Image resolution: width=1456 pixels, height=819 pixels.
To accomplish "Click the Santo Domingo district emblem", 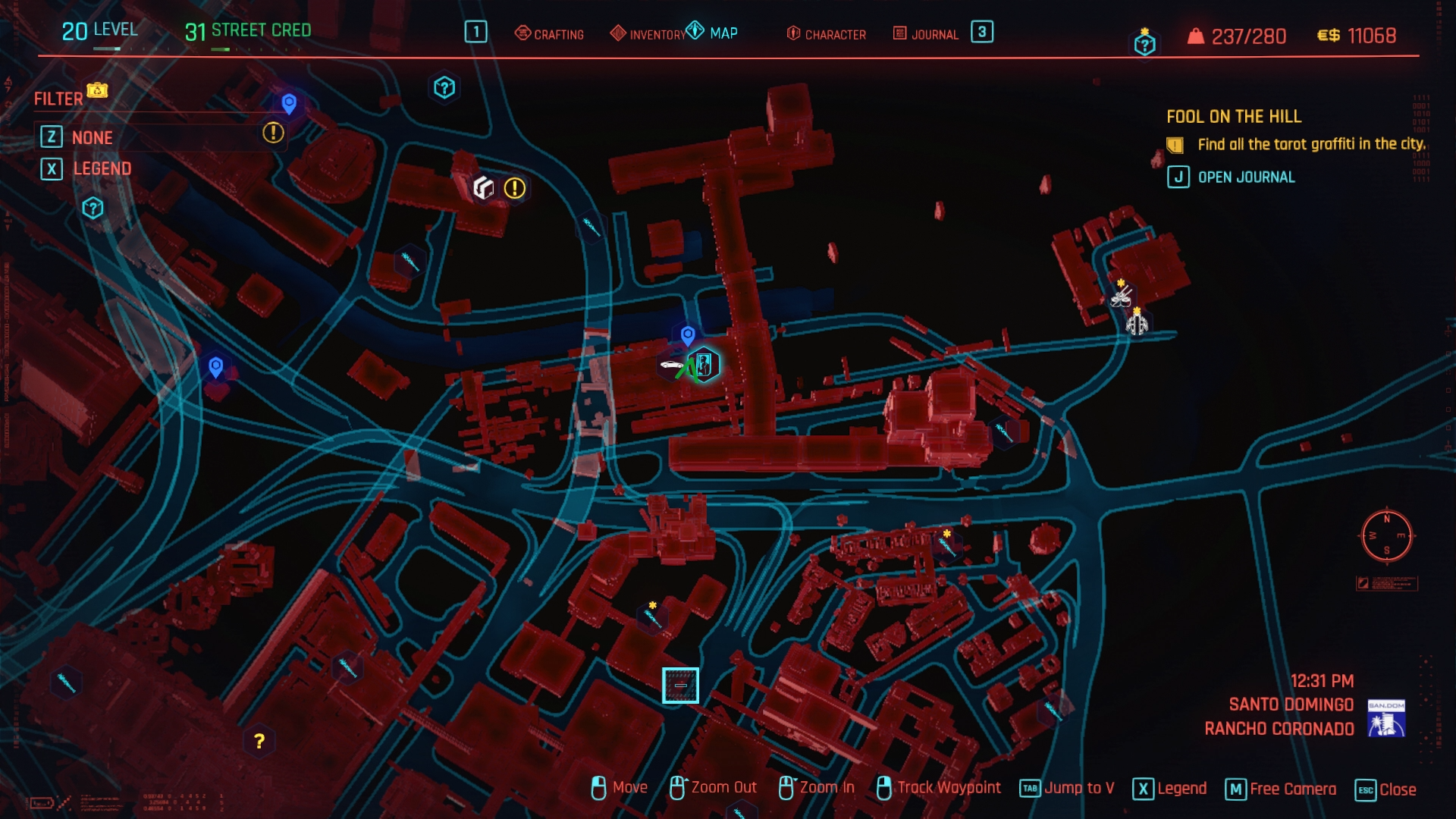I will pos(1385,717).
